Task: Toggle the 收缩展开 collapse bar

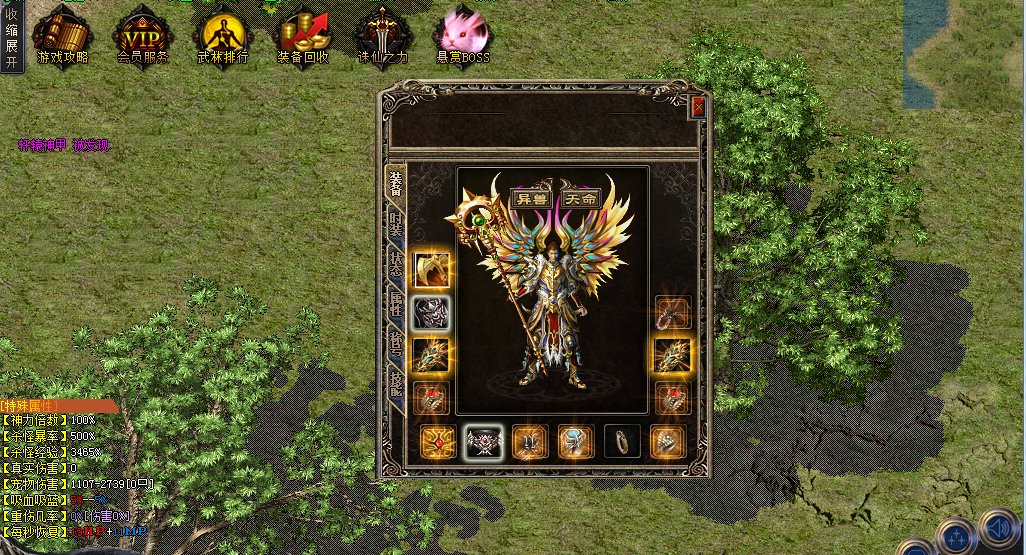Action: click(x=12, y=37)
